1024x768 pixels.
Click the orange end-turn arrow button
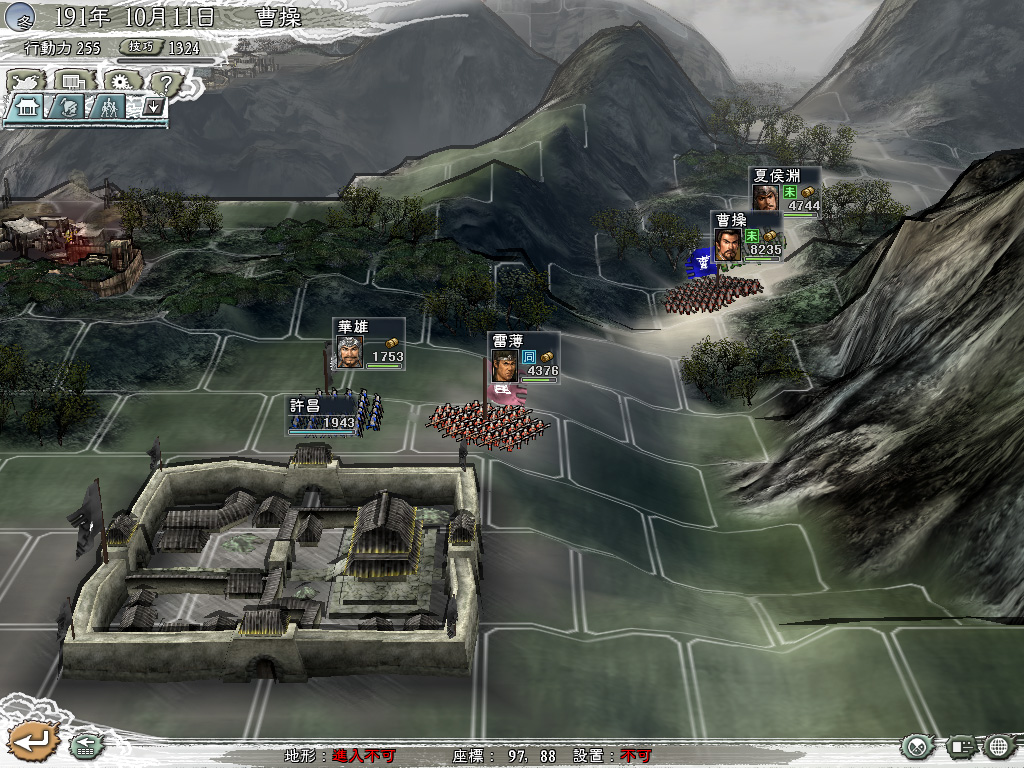click(x=33, y=741)
